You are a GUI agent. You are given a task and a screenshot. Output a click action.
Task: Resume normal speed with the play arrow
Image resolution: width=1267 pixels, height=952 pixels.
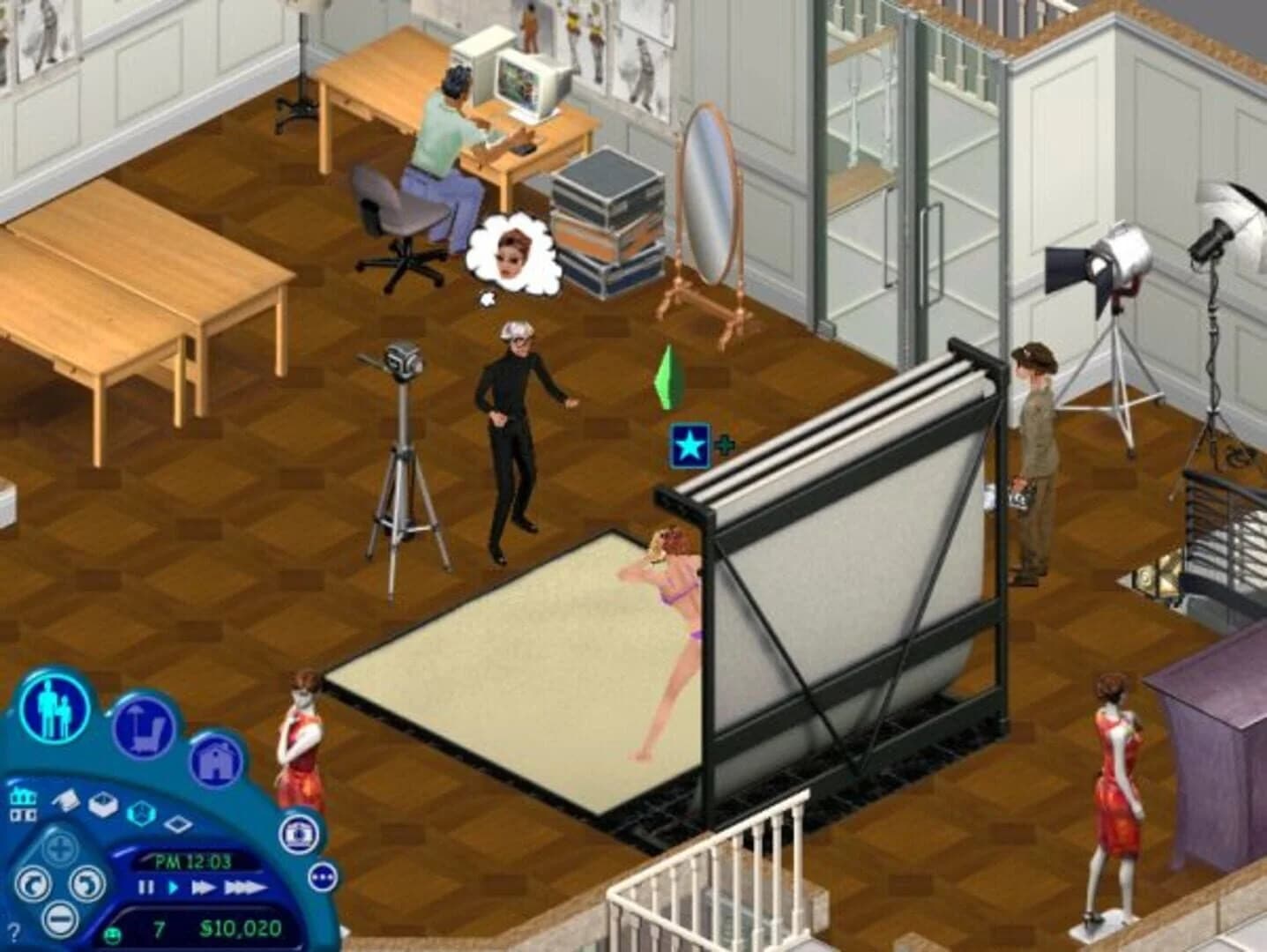tap(173, 888)
